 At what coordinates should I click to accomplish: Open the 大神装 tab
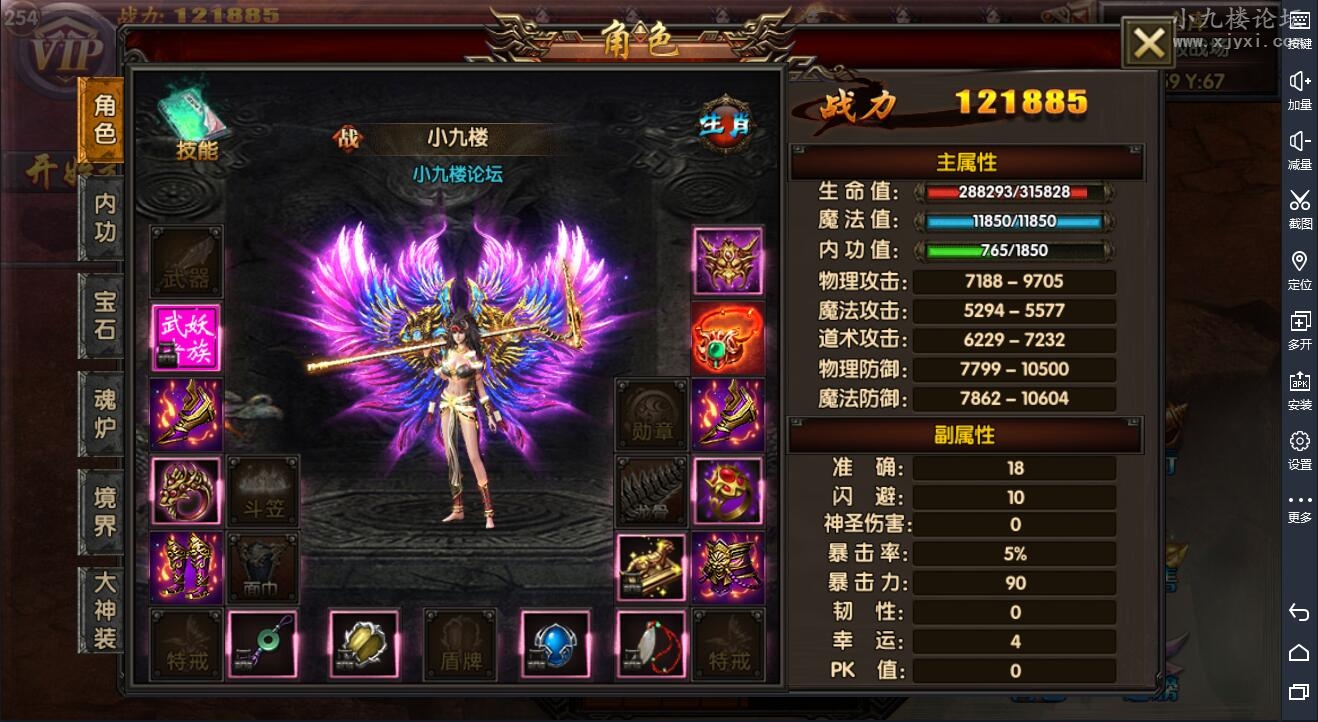(x=104, y=609)
